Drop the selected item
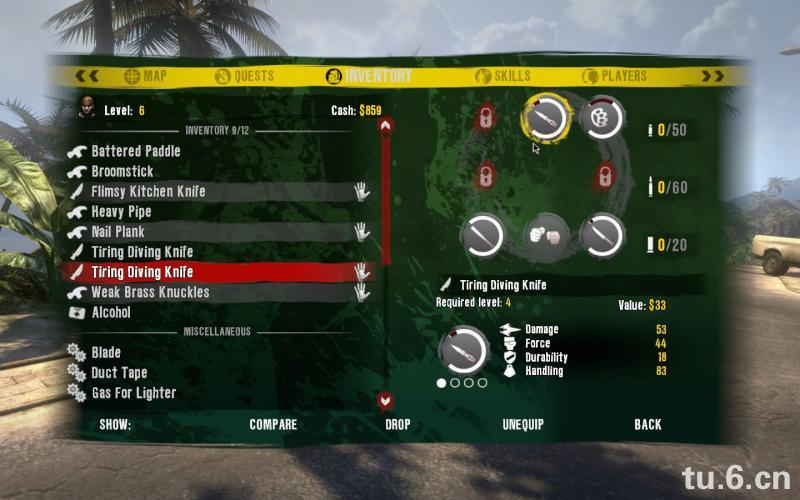 pos(398,425)
